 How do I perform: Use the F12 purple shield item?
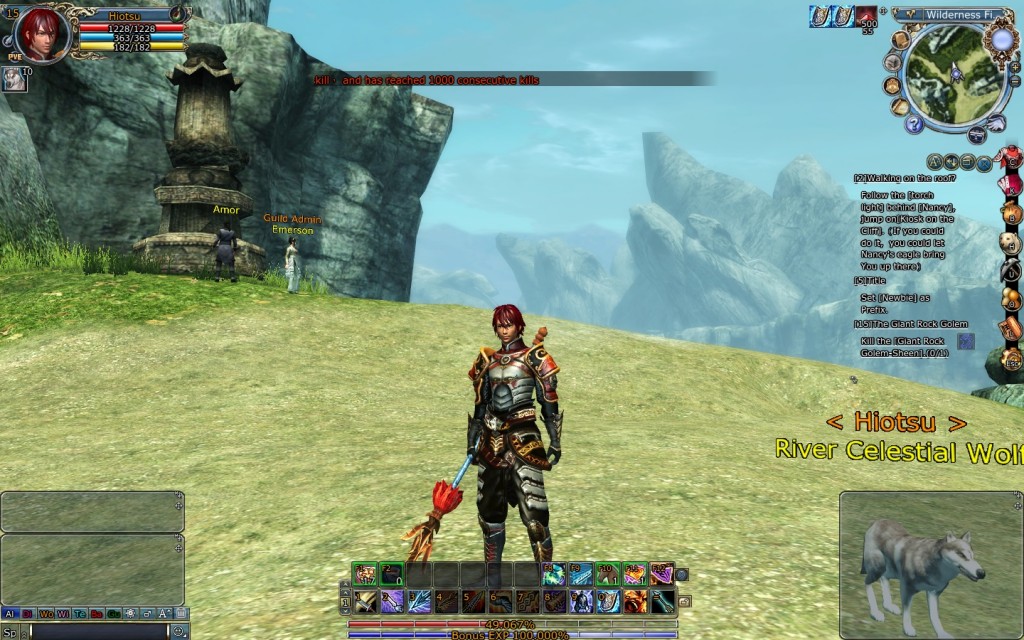661,574
